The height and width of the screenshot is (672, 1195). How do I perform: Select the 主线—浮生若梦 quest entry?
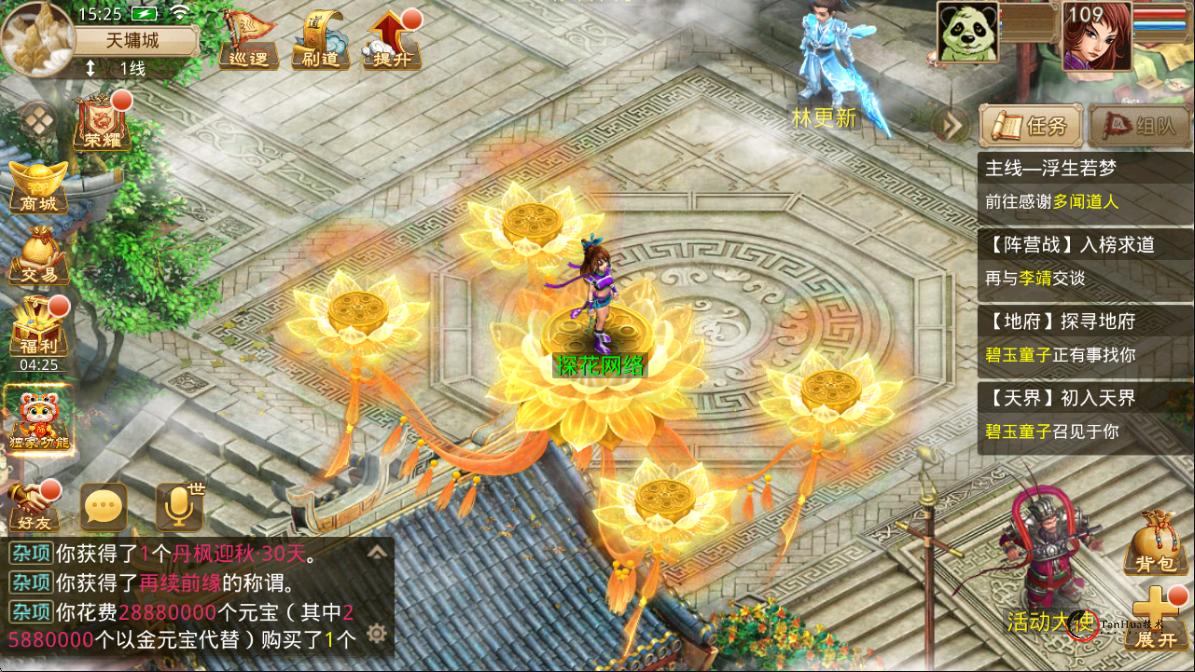1084,184
